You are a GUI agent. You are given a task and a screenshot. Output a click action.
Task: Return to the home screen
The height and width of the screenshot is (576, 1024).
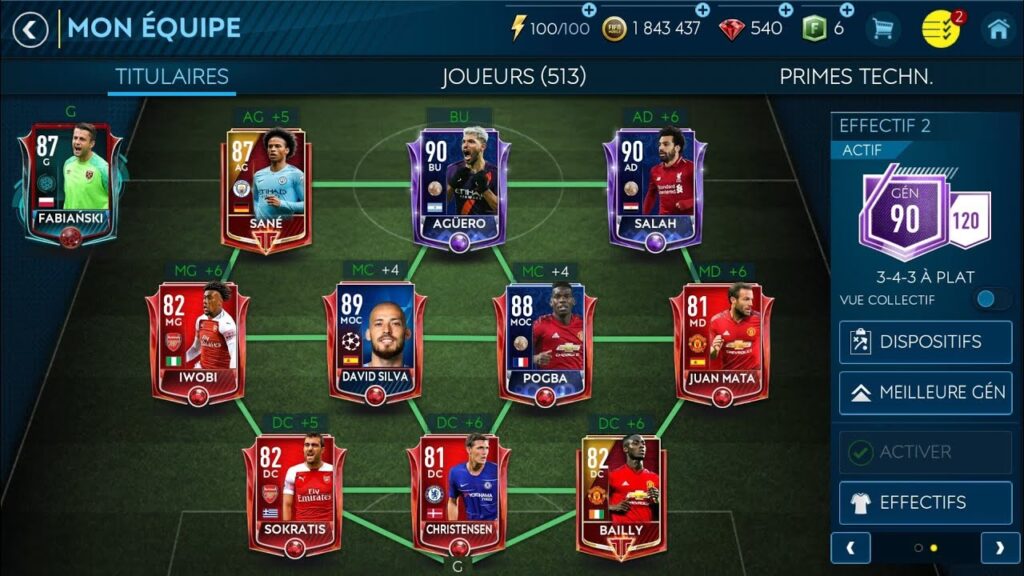click(x=998, y=29)
